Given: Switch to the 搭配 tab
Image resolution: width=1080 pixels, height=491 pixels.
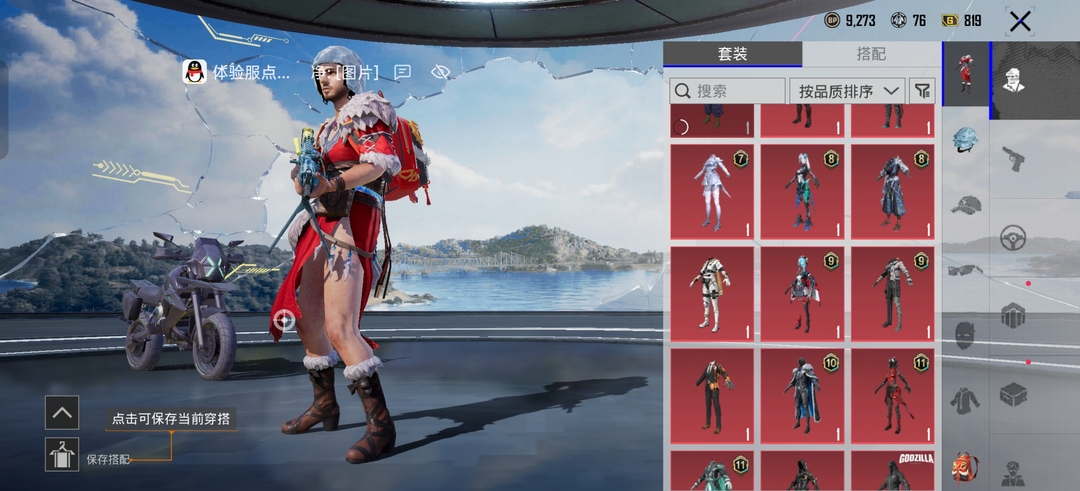Looking at the screenshot, I should pyautogui.click(x=871, y=54).
